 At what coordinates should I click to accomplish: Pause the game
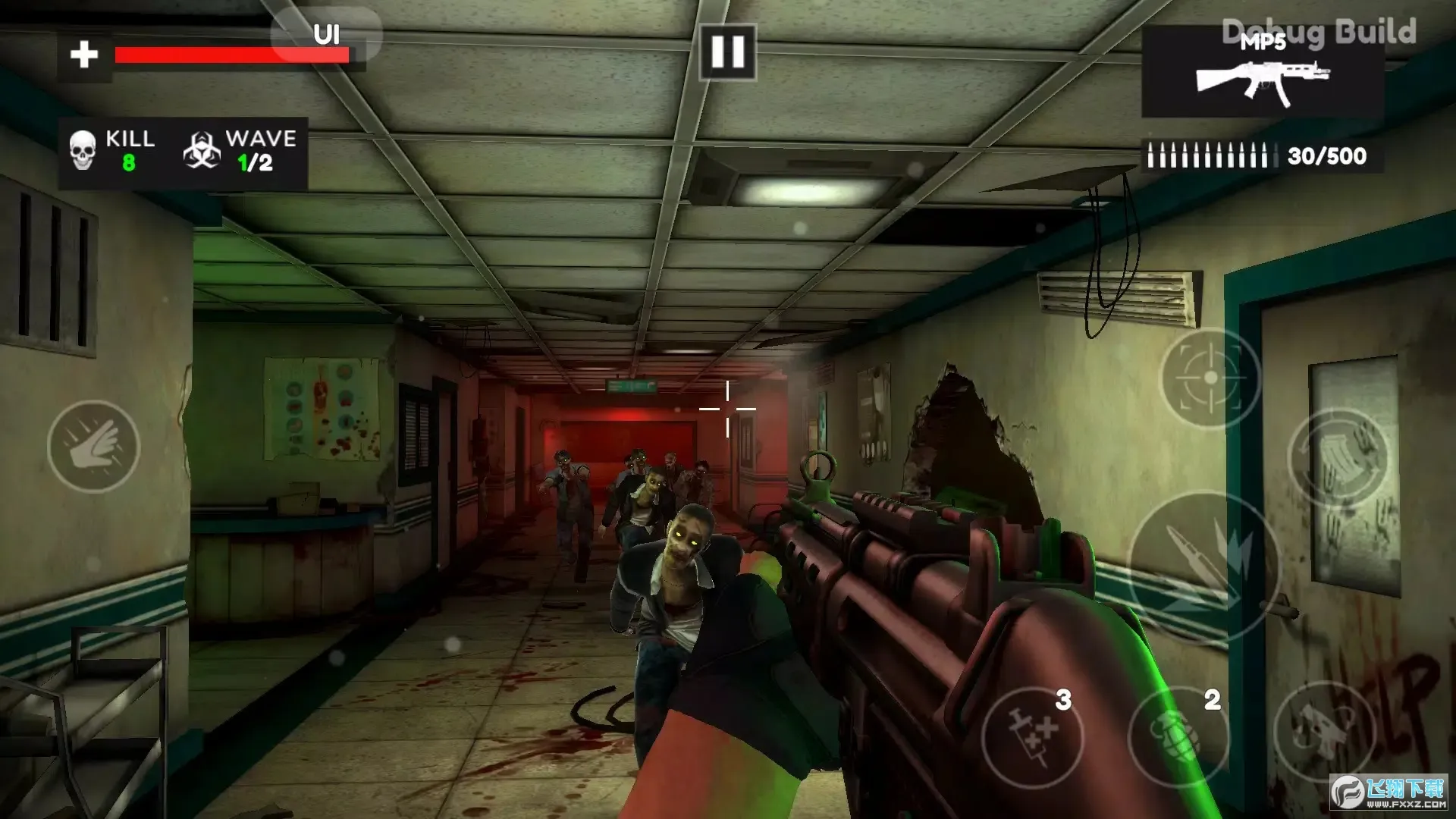coord(727,52)
